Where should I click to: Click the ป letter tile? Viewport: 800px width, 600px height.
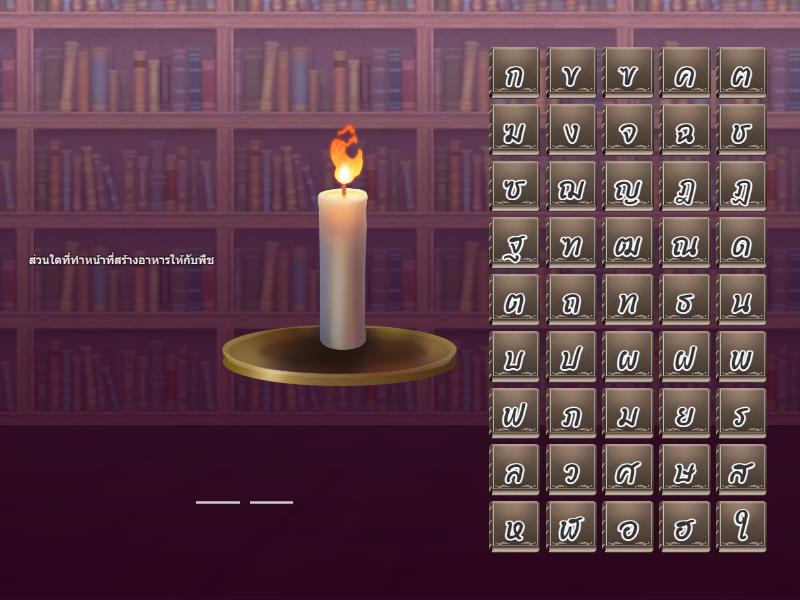click(x=571, y=356)
